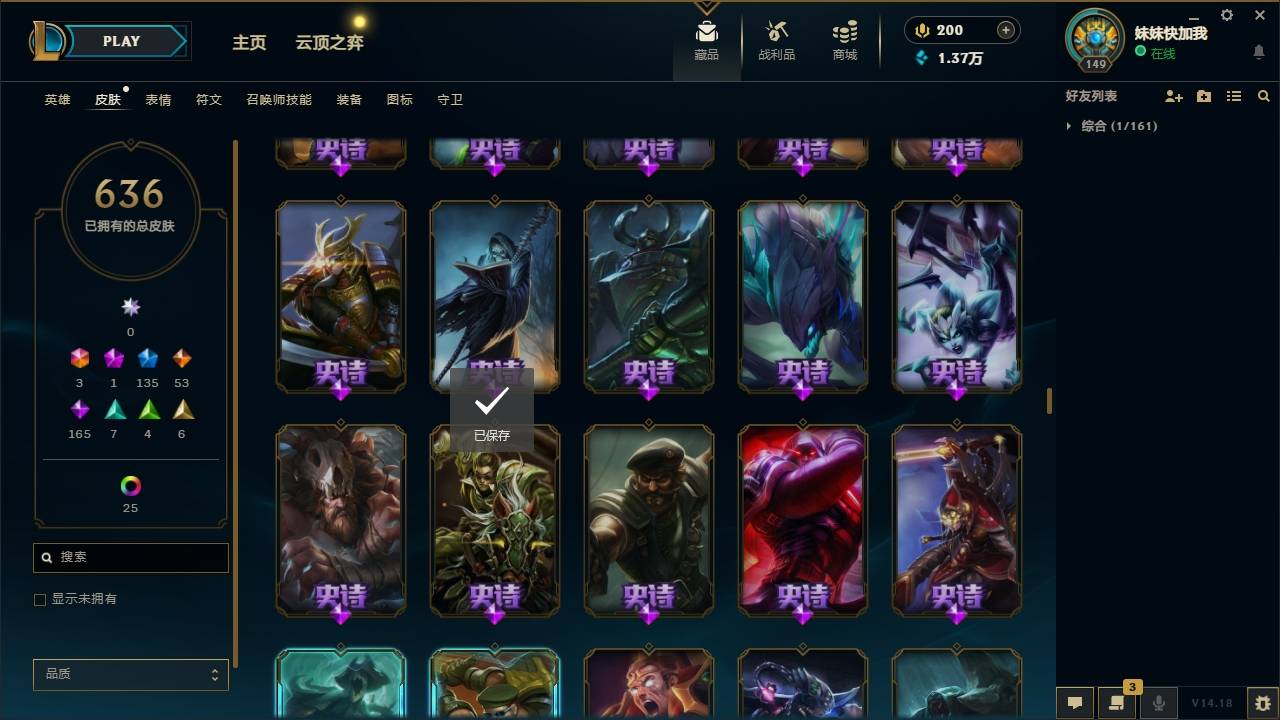Toggle the notification bell near profile
The image size is (1280, 720).
pyautogui.click(x=1258, y=52)
